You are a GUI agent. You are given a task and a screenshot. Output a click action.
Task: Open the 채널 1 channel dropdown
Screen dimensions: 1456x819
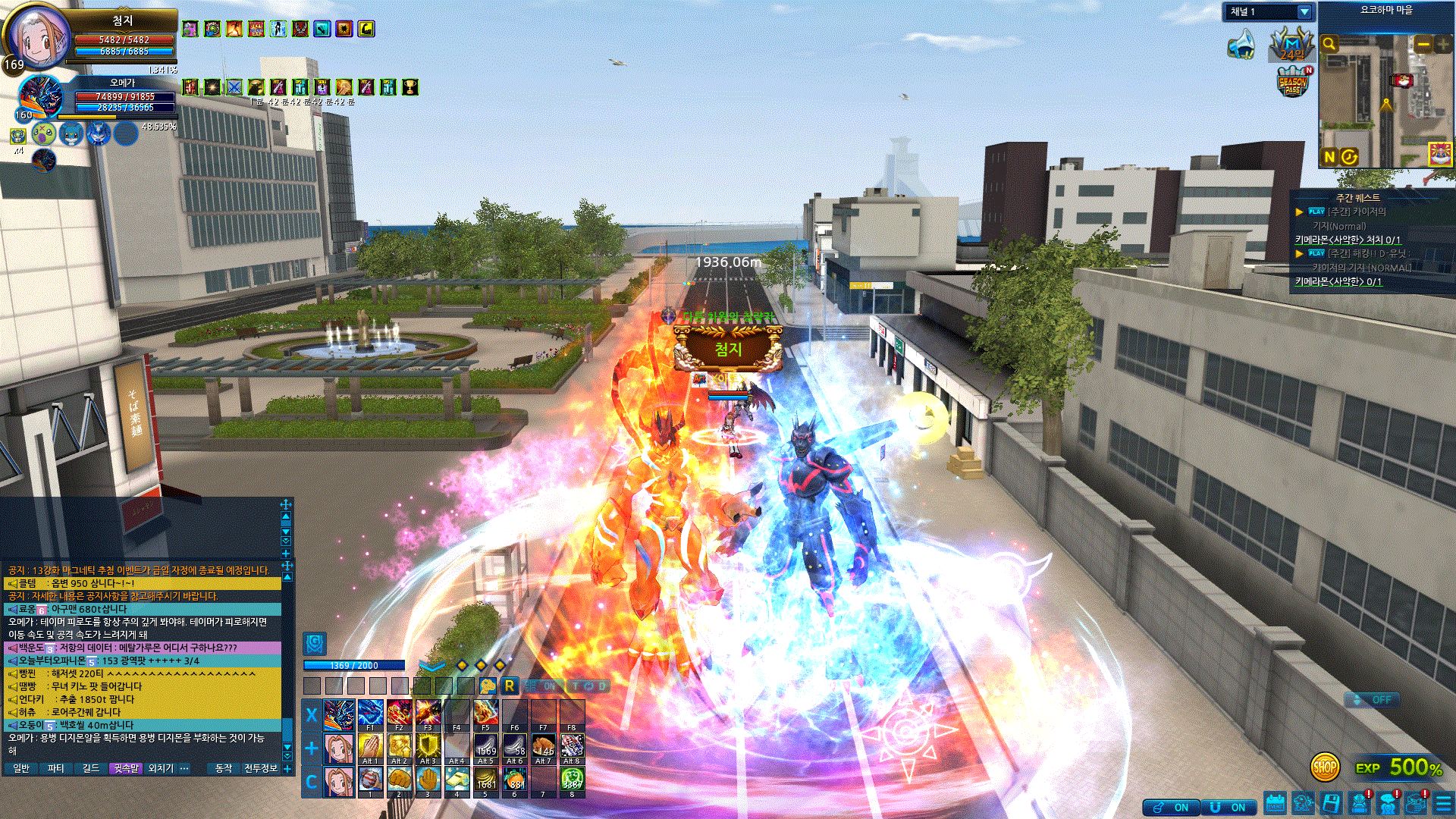[x=1304, y=12]
